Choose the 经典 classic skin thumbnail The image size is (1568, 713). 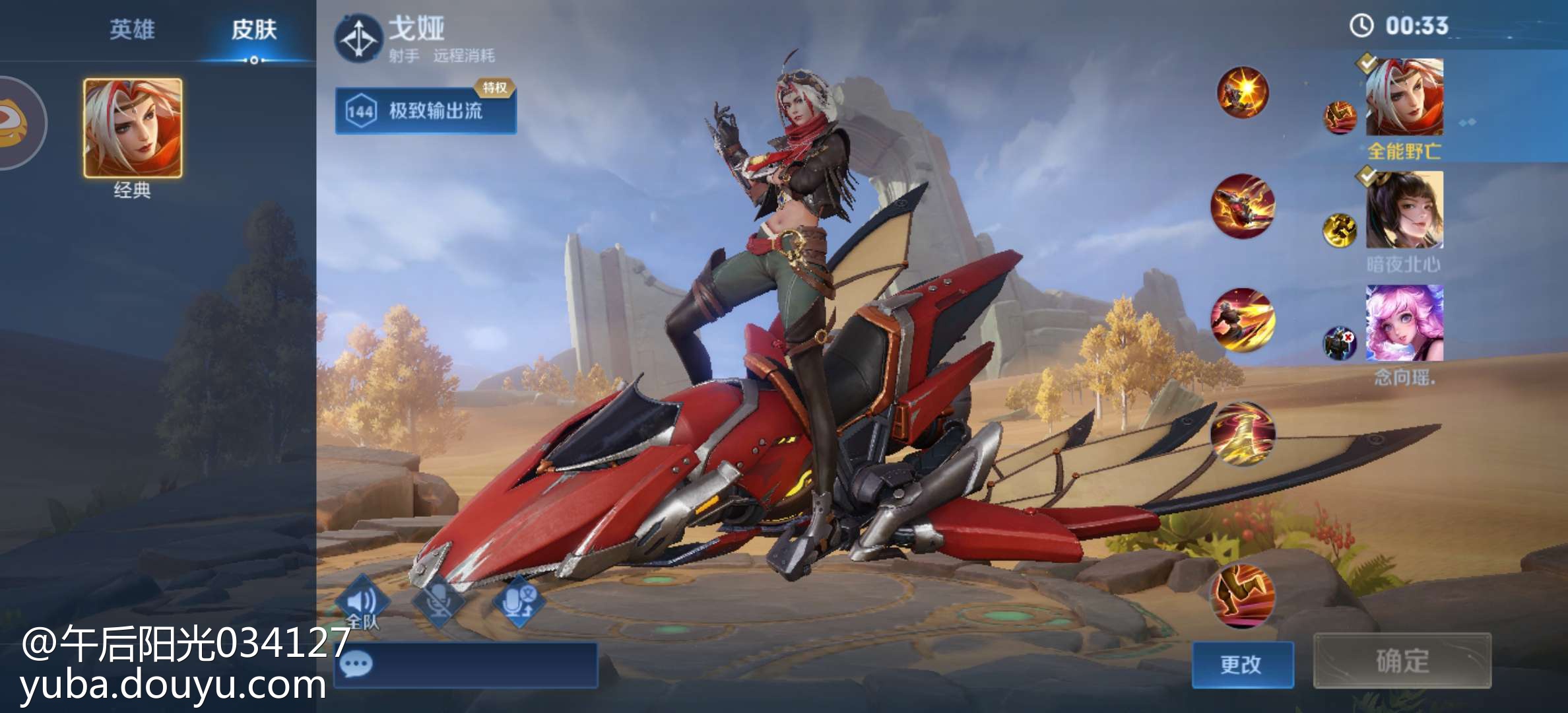pos(133,128)
